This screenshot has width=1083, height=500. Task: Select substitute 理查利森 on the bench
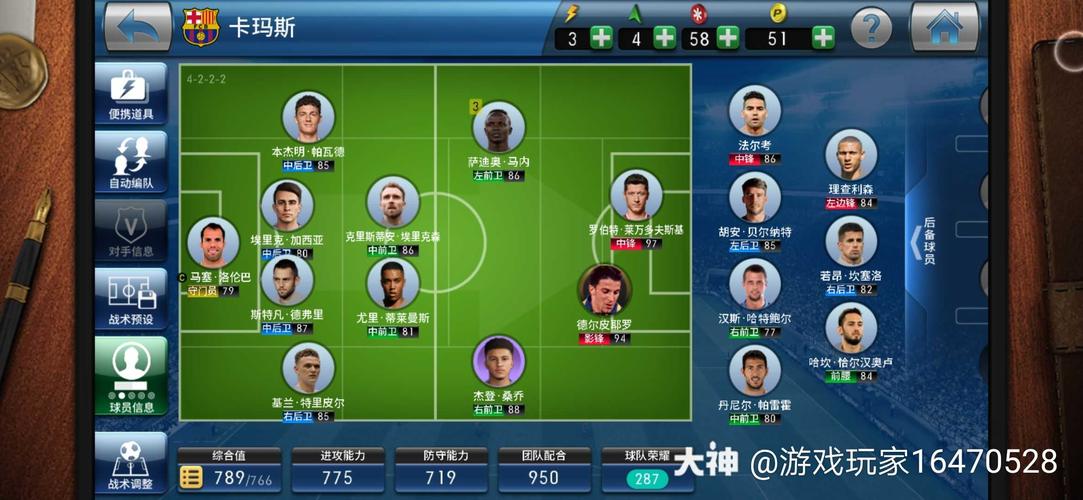click(851, 156)
